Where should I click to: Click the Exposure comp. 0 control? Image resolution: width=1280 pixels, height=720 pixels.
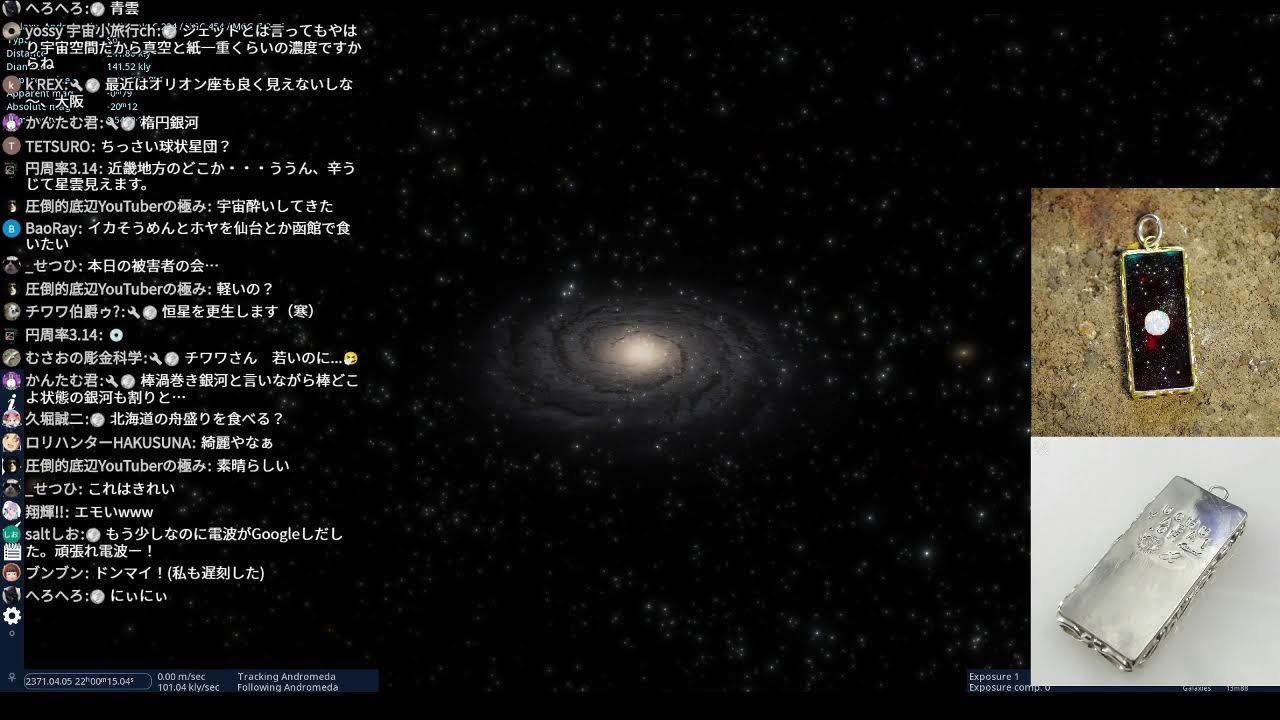(x=1007, y=687)
